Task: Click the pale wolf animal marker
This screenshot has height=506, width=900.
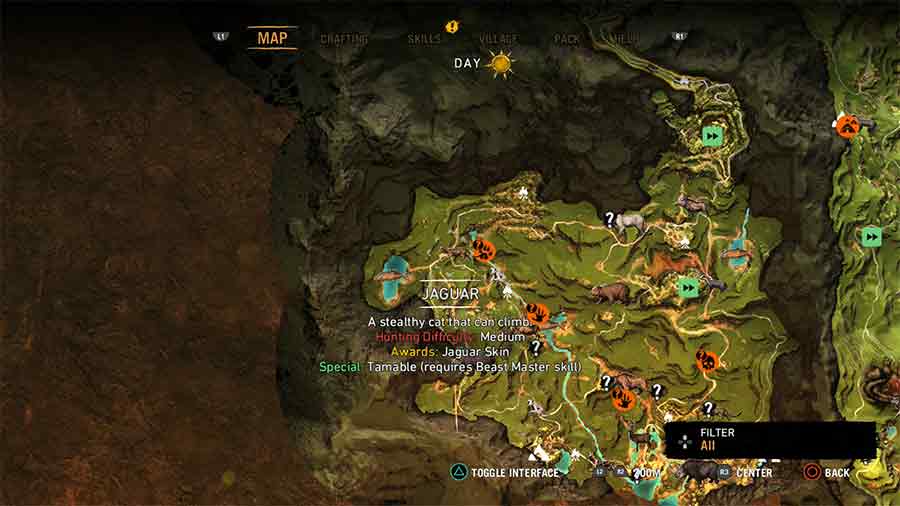Action: (x=630, y=222)
